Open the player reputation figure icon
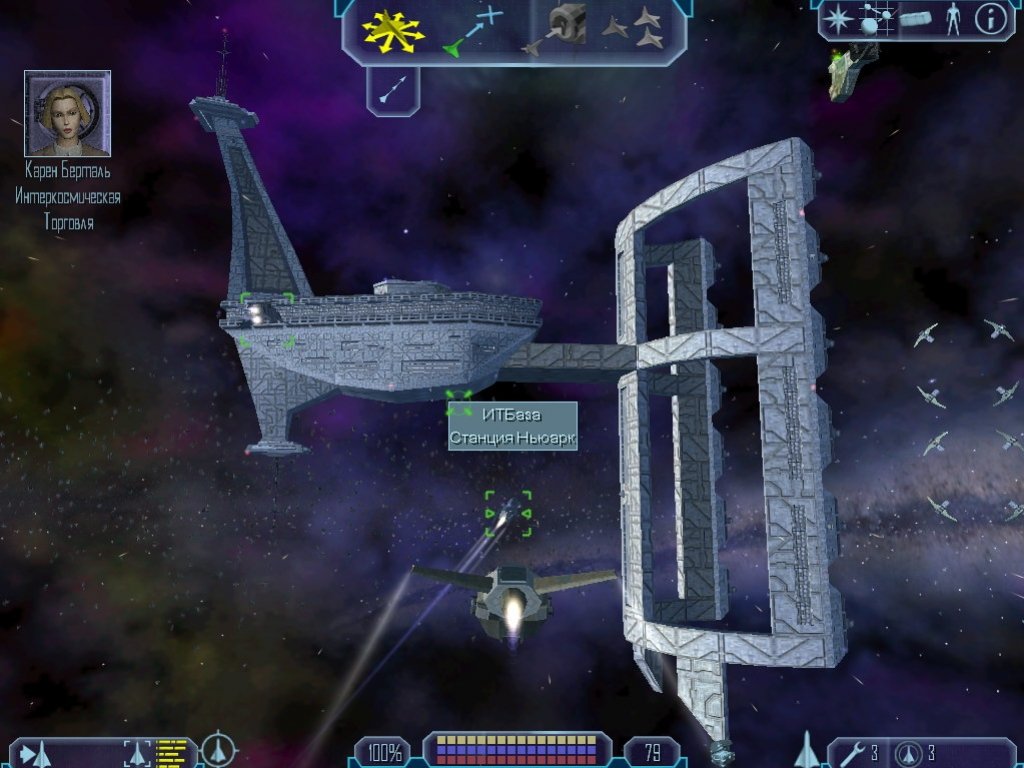 952,20
